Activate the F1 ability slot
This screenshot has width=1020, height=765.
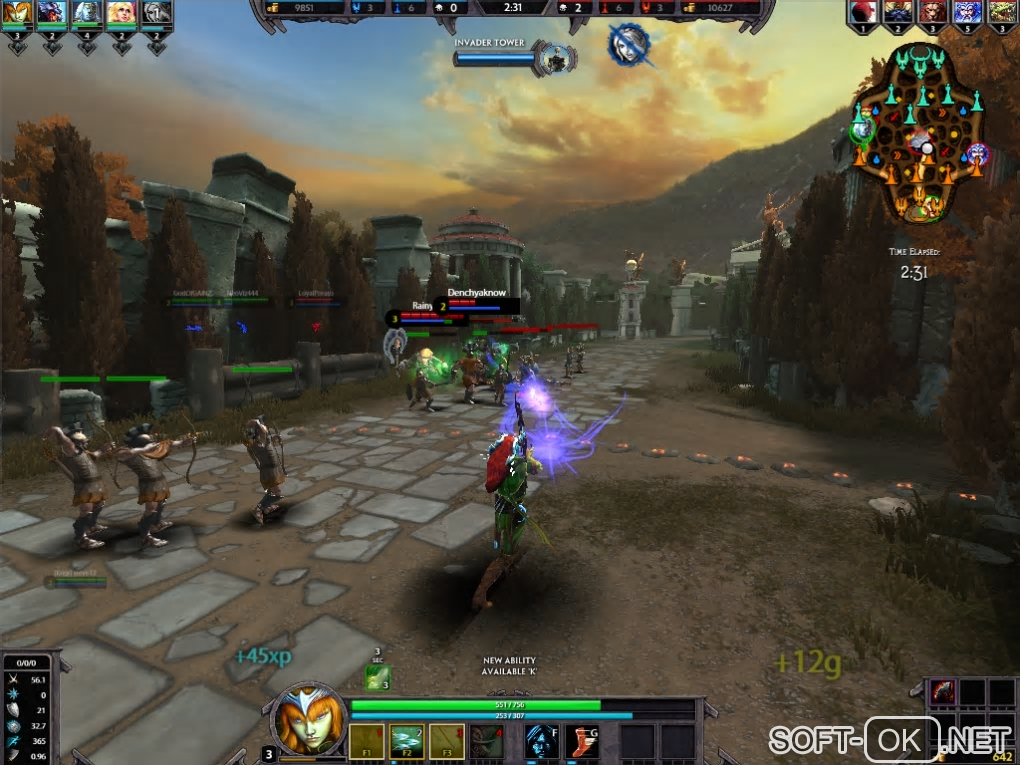(367, 742)
